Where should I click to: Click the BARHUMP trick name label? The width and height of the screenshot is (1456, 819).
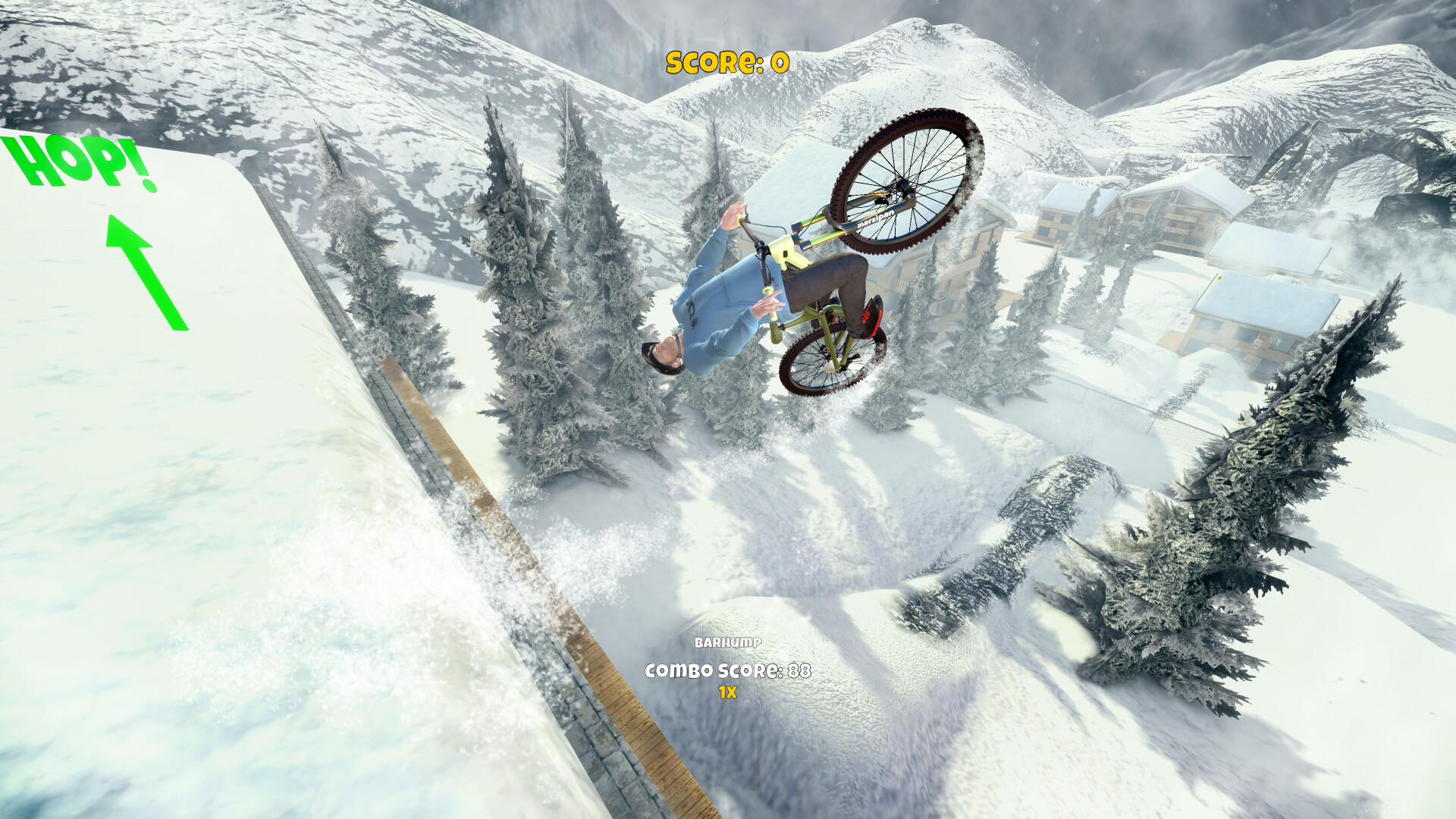click(x=727, y=642)
